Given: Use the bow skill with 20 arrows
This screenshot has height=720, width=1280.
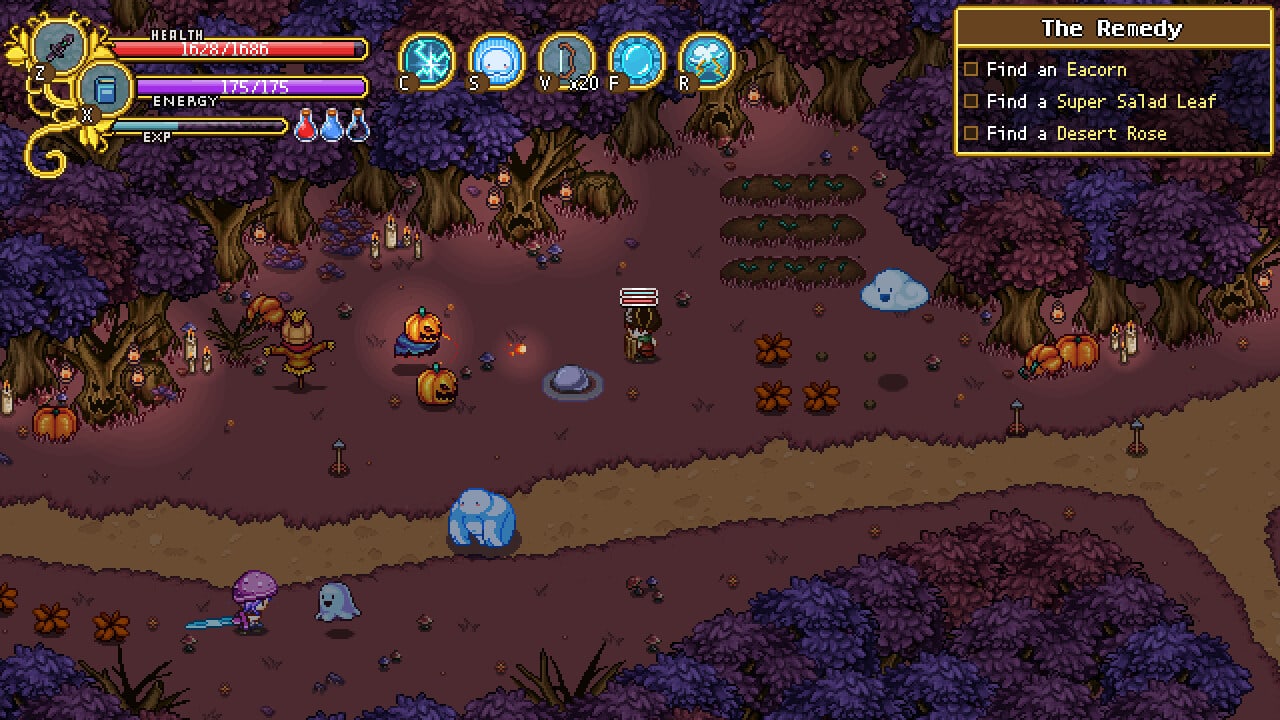Looking at the screenshot, I should tap(566, 60).
